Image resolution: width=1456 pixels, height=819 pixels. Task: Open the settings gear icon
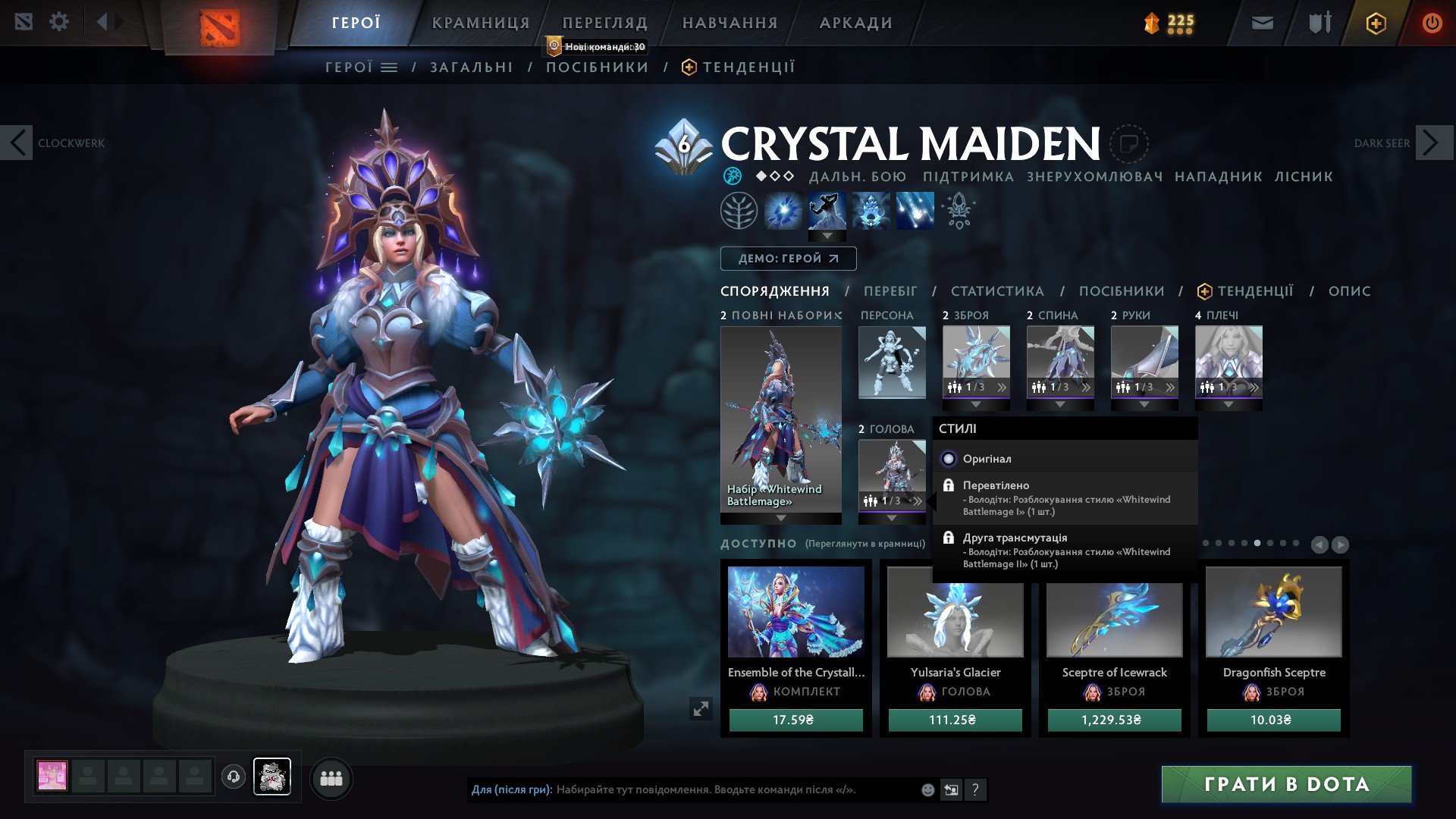click(59, 21)
